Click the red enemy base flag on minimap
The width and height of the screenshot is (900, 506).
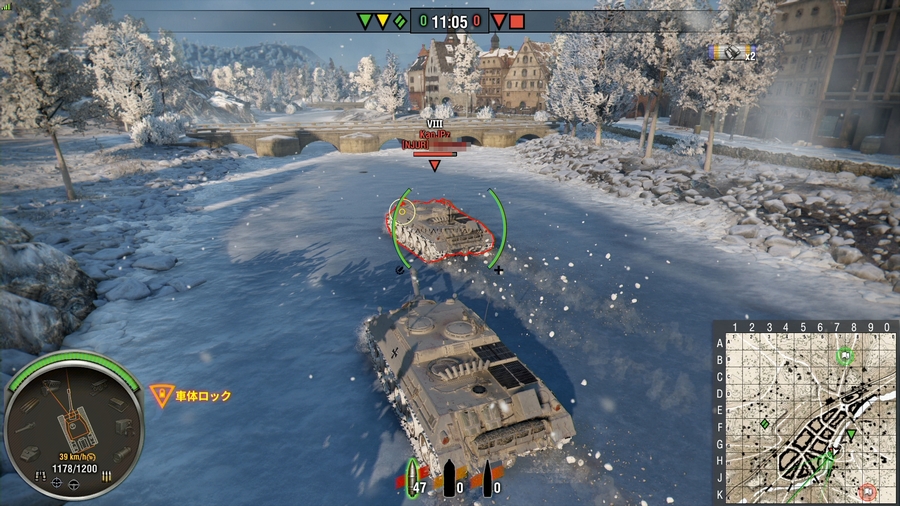(867, 490)
